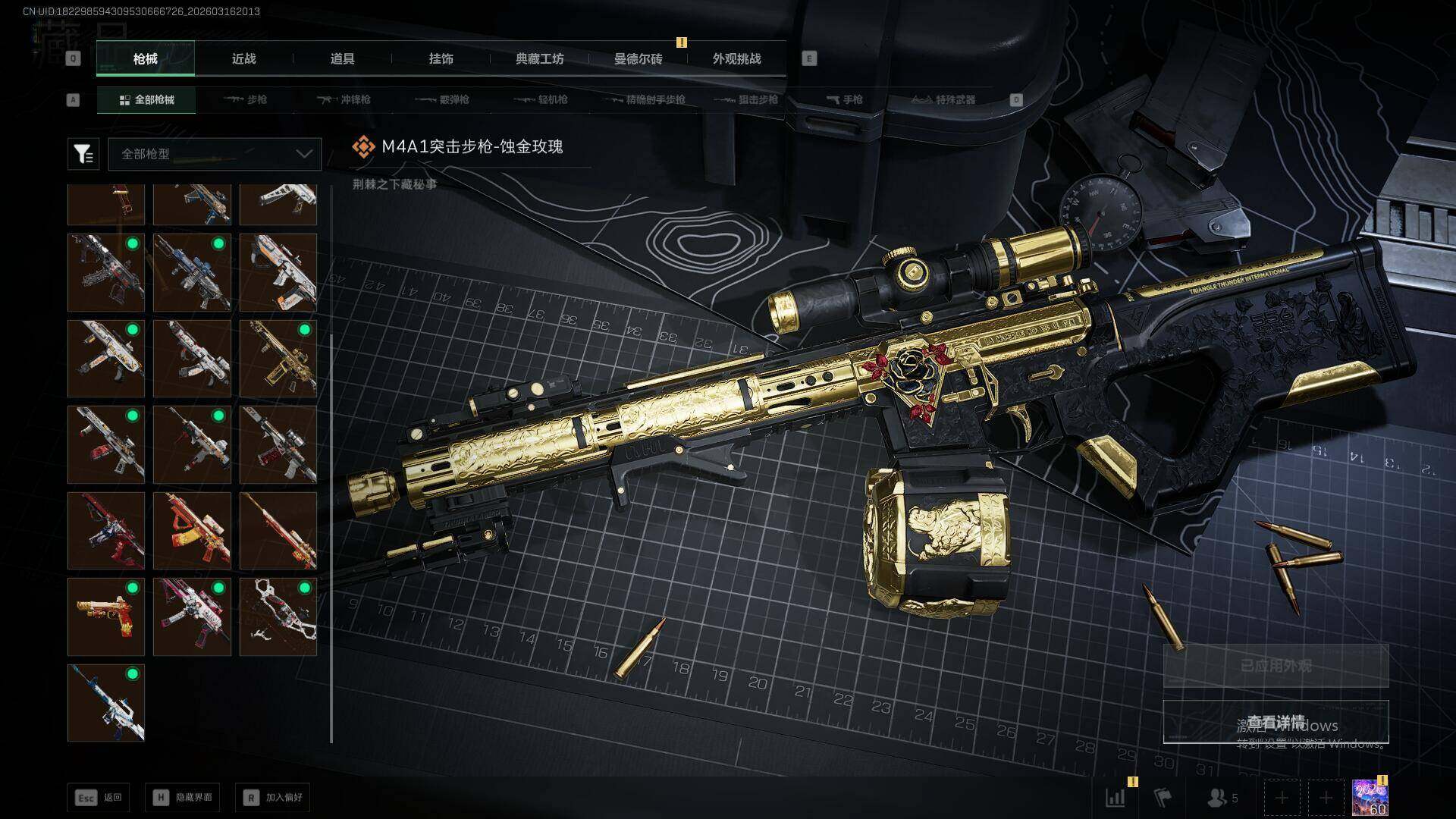
Task: Select the blue and white rifle thumbnail
Action: pos(106,702)
